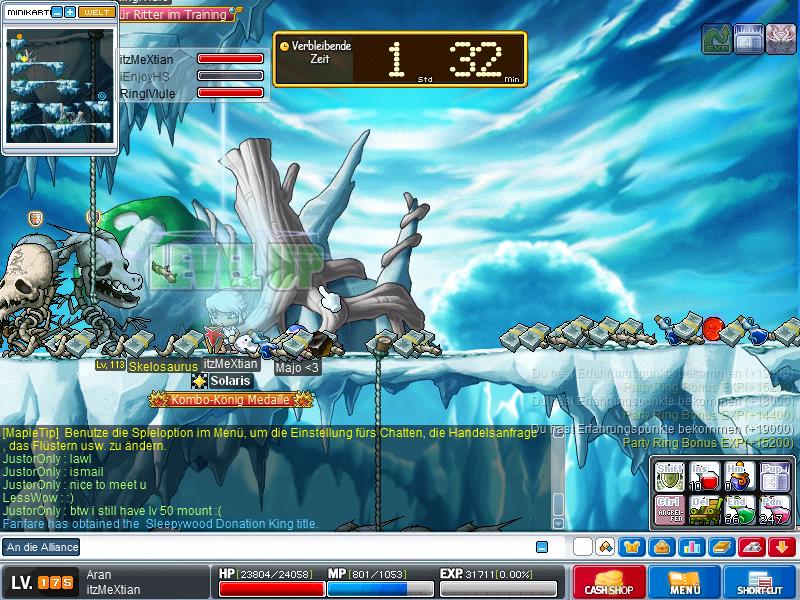Screen dimensions: 800x600
Task: Click the pink dragon emblem buff icon
Action: coord(781,40)
